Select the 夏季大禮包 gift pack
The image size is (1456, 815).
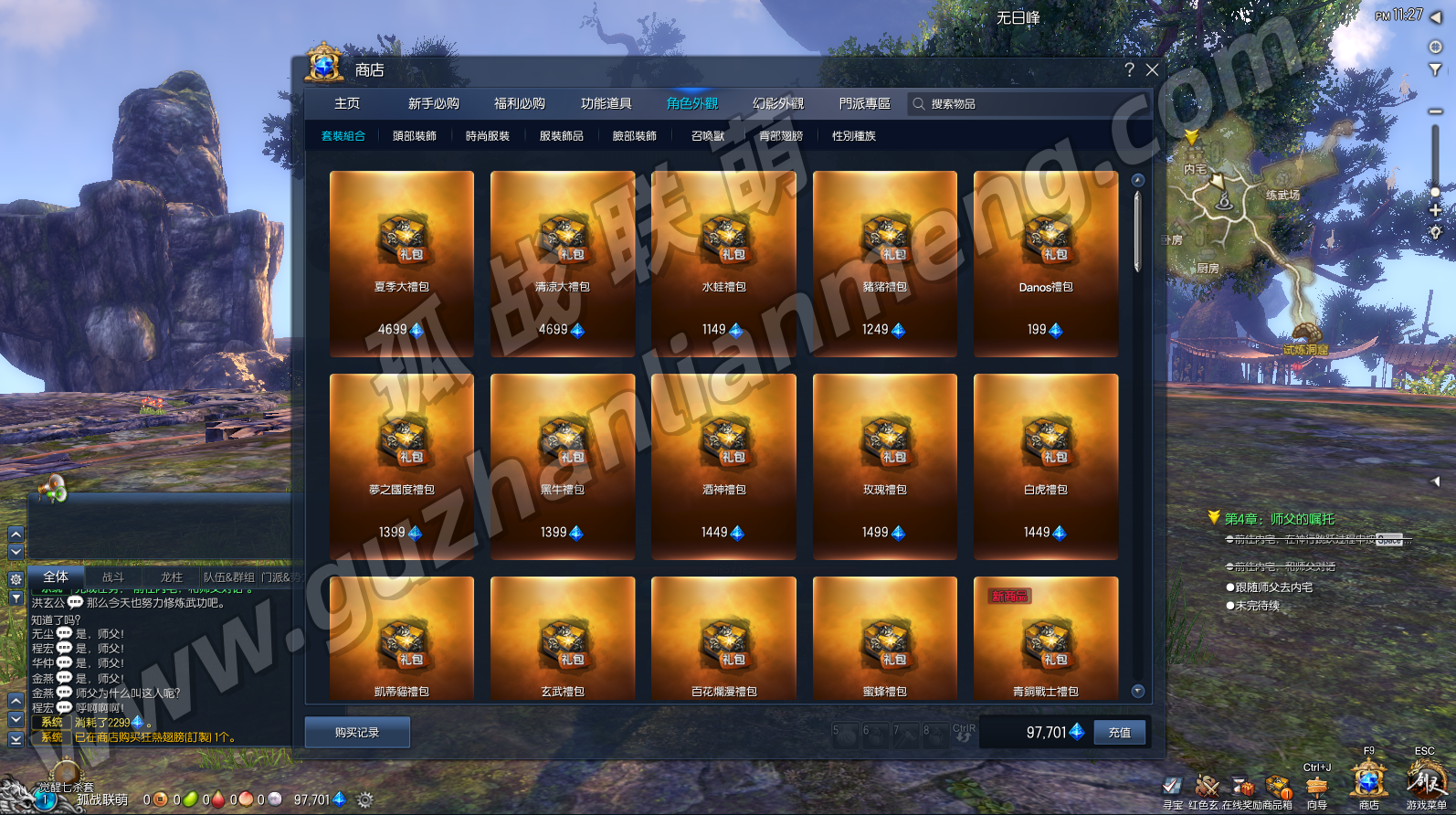pyautogui.click(x=402, y=263)
